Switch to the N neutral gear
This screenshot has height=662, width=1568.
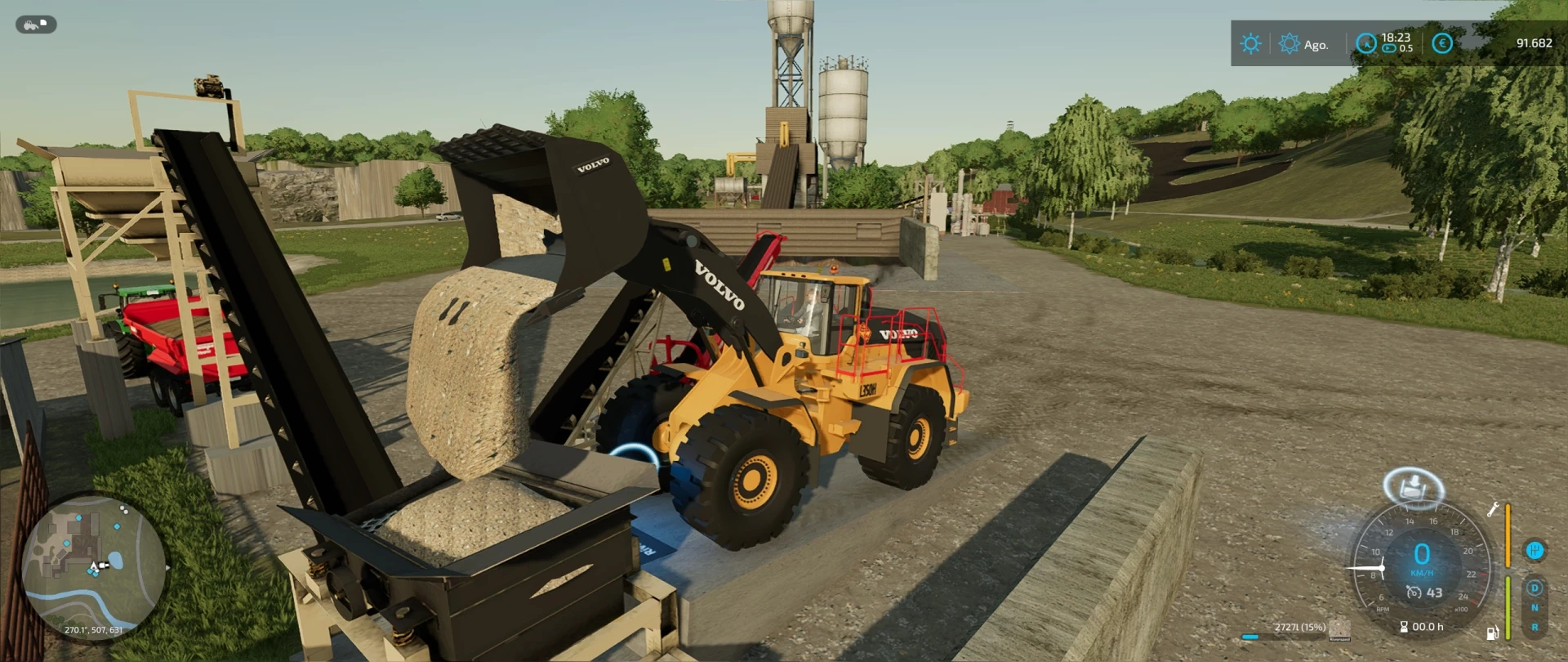coord(1535,608)
